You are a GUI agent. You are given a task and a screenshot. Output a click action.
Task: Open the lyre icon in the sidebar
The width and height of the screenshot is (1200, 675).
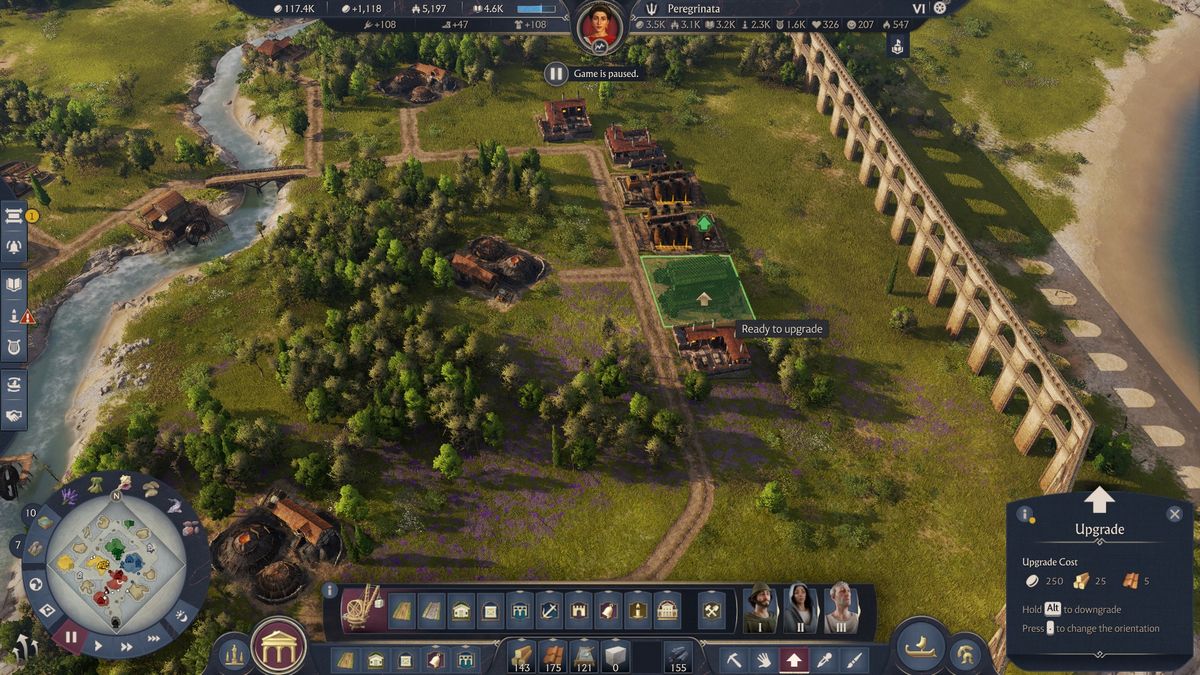pos(14,347)
